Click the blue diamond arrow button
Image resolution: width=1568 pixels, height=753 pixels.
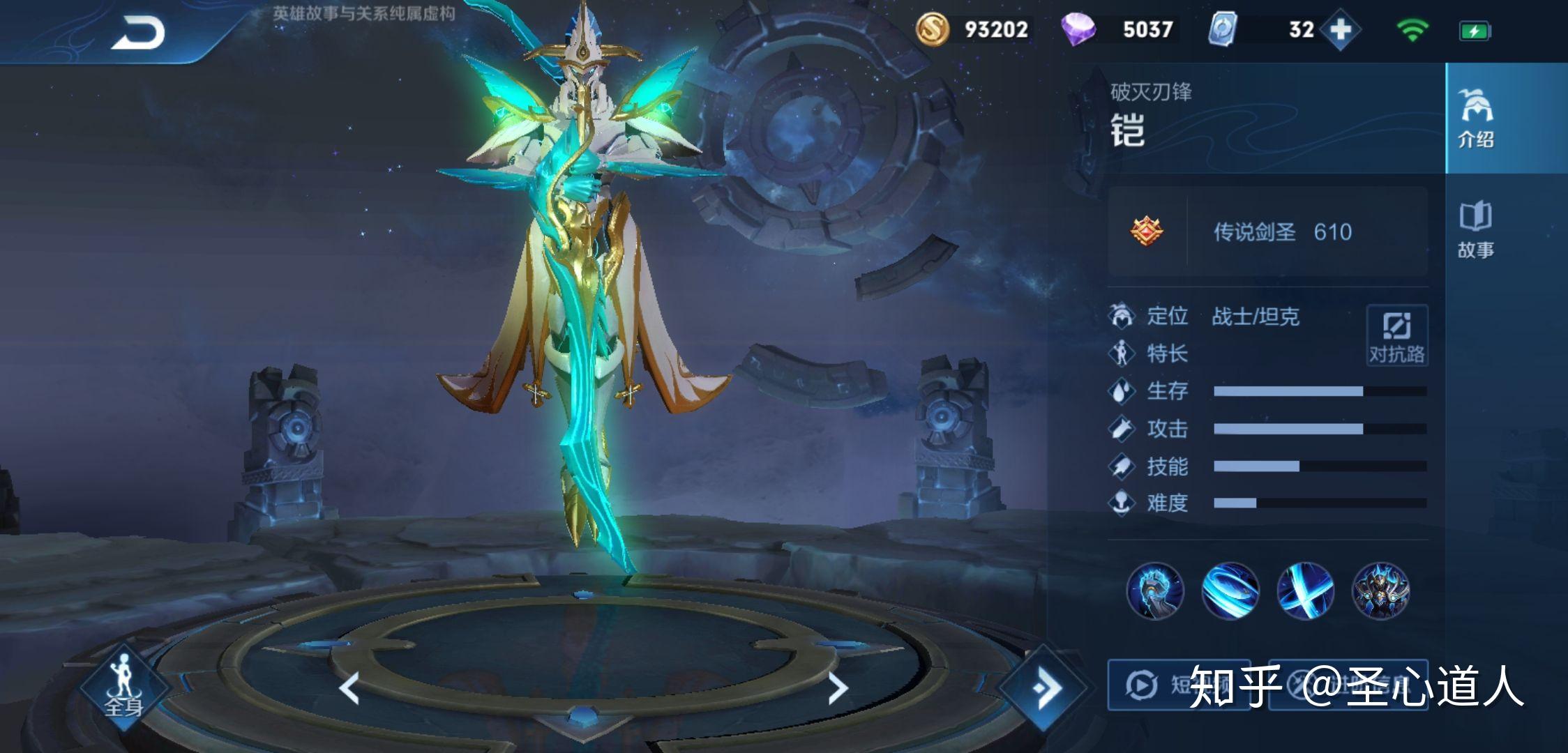pos(1044,688)
